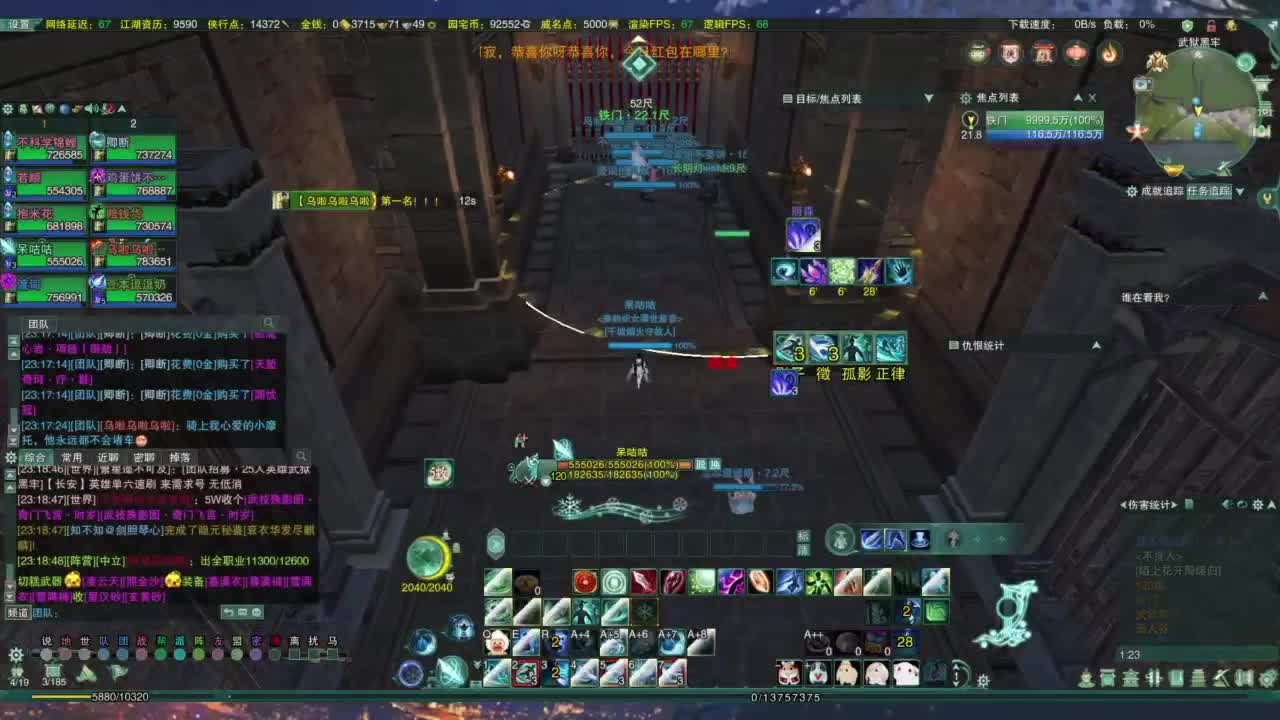
Task: Switch to the 掉落 chat tab
Action: [181, 457]
